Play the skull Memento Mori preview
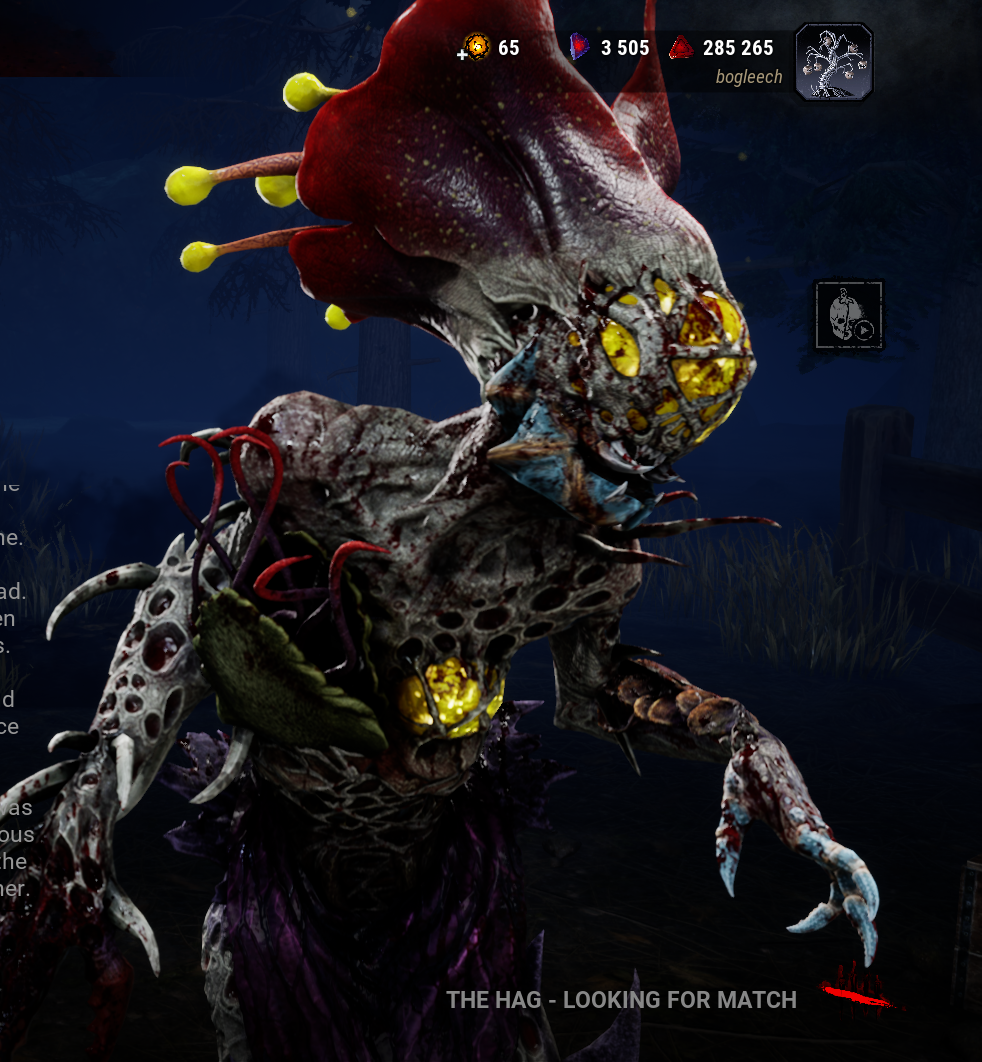The image size is (982, 1062). tap(849, 315)
